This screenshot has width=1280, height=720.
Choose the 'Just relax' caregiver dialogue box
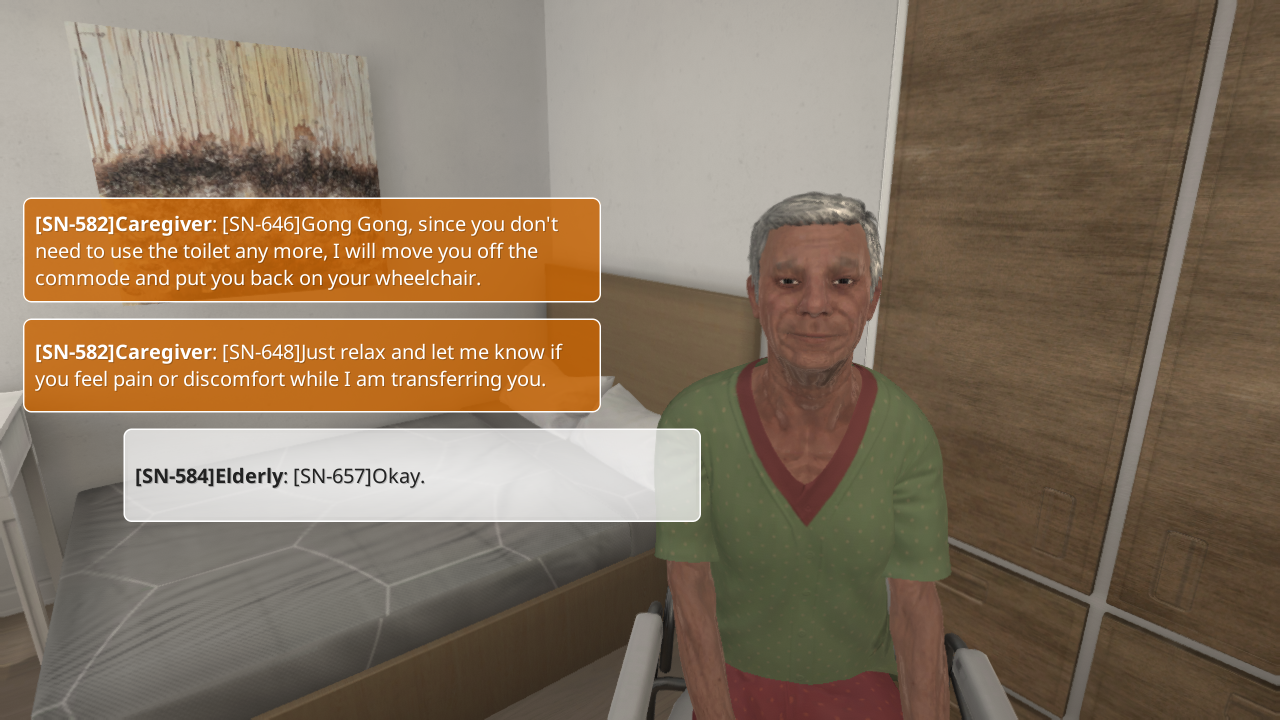312,365
